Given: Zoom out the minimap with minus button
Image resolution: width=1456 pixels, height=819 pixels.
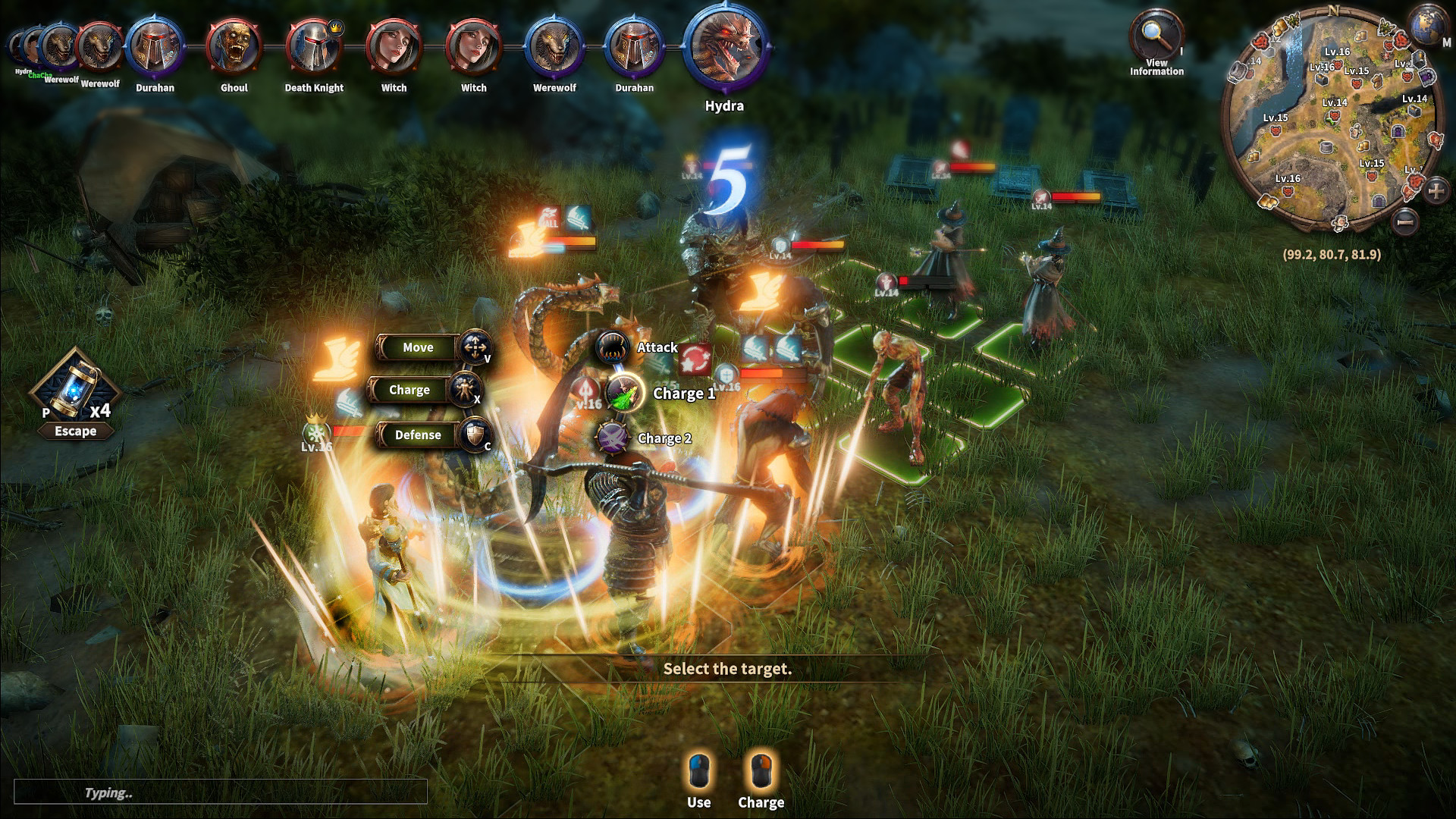Looking at the screenshot, I should coord(1405,221).
